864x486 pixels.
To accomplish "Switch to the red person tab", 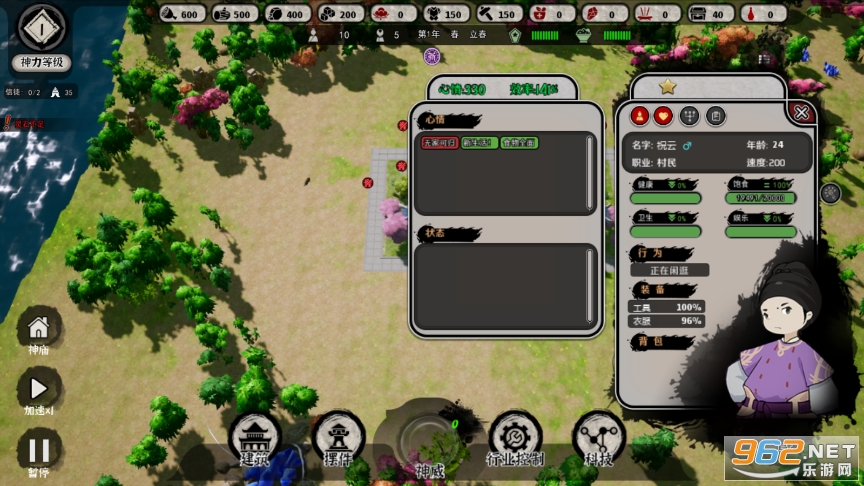I will pos(639,116).
